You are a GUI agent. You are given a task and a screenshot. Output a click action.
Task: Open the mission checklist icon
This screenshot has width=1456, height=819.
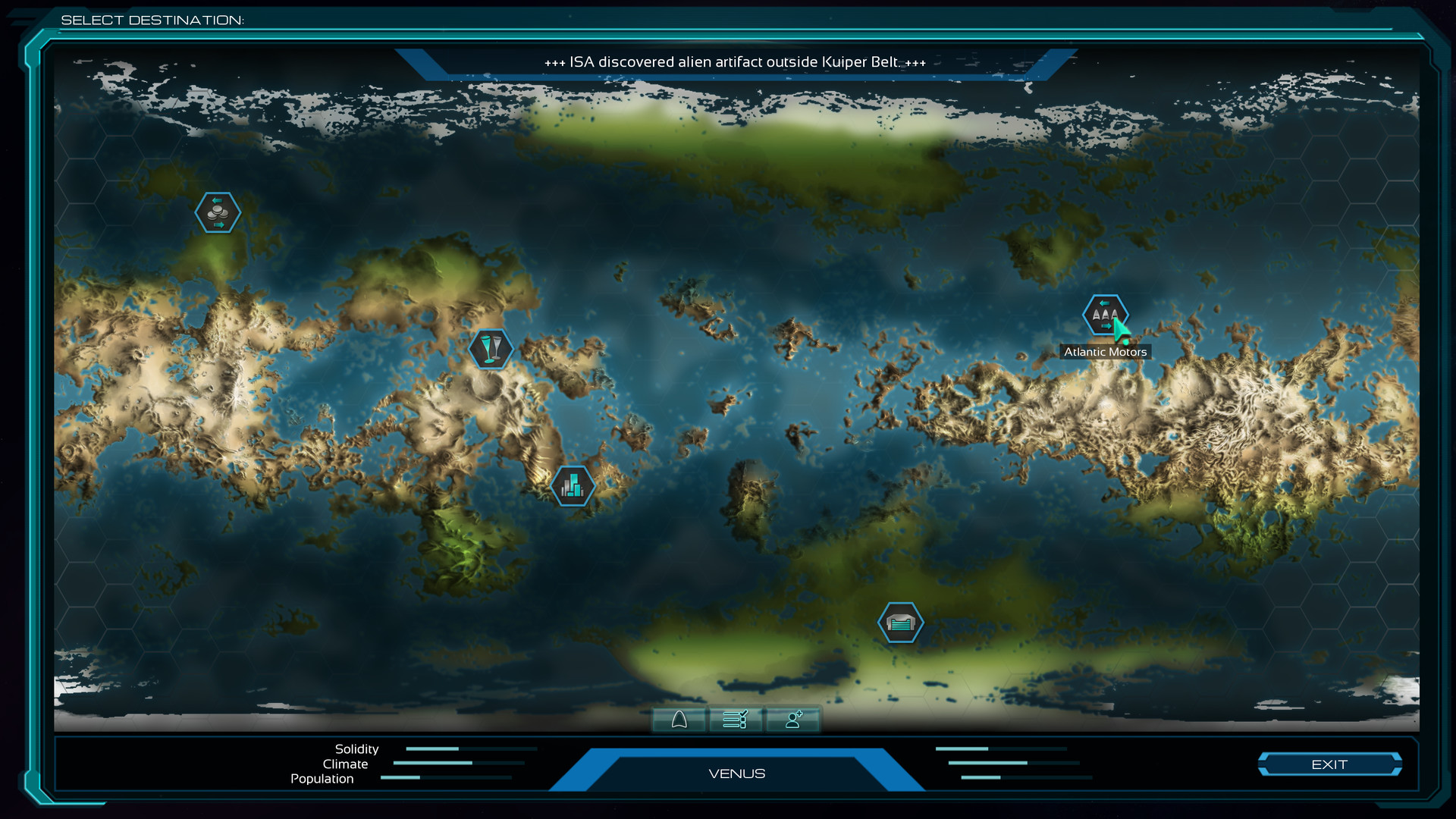735,720
